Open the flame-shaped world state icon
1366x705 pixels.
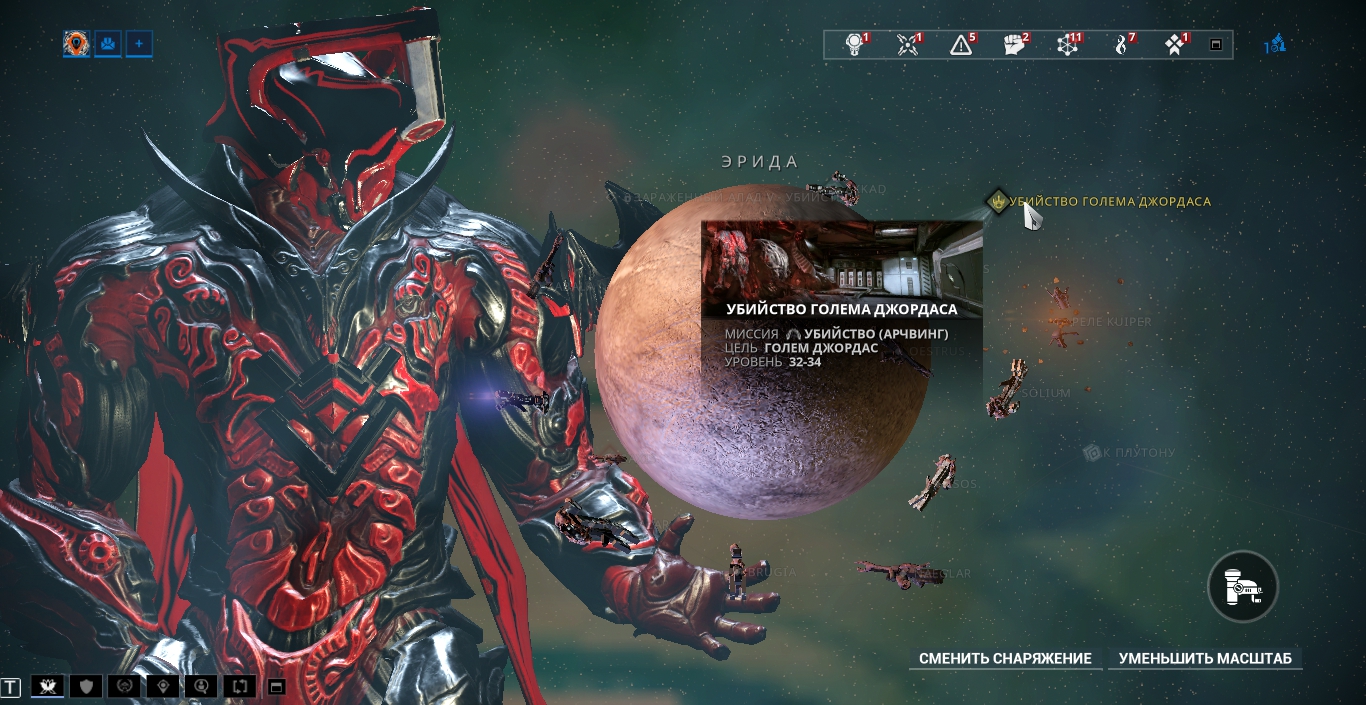[x=1122, y=44]
